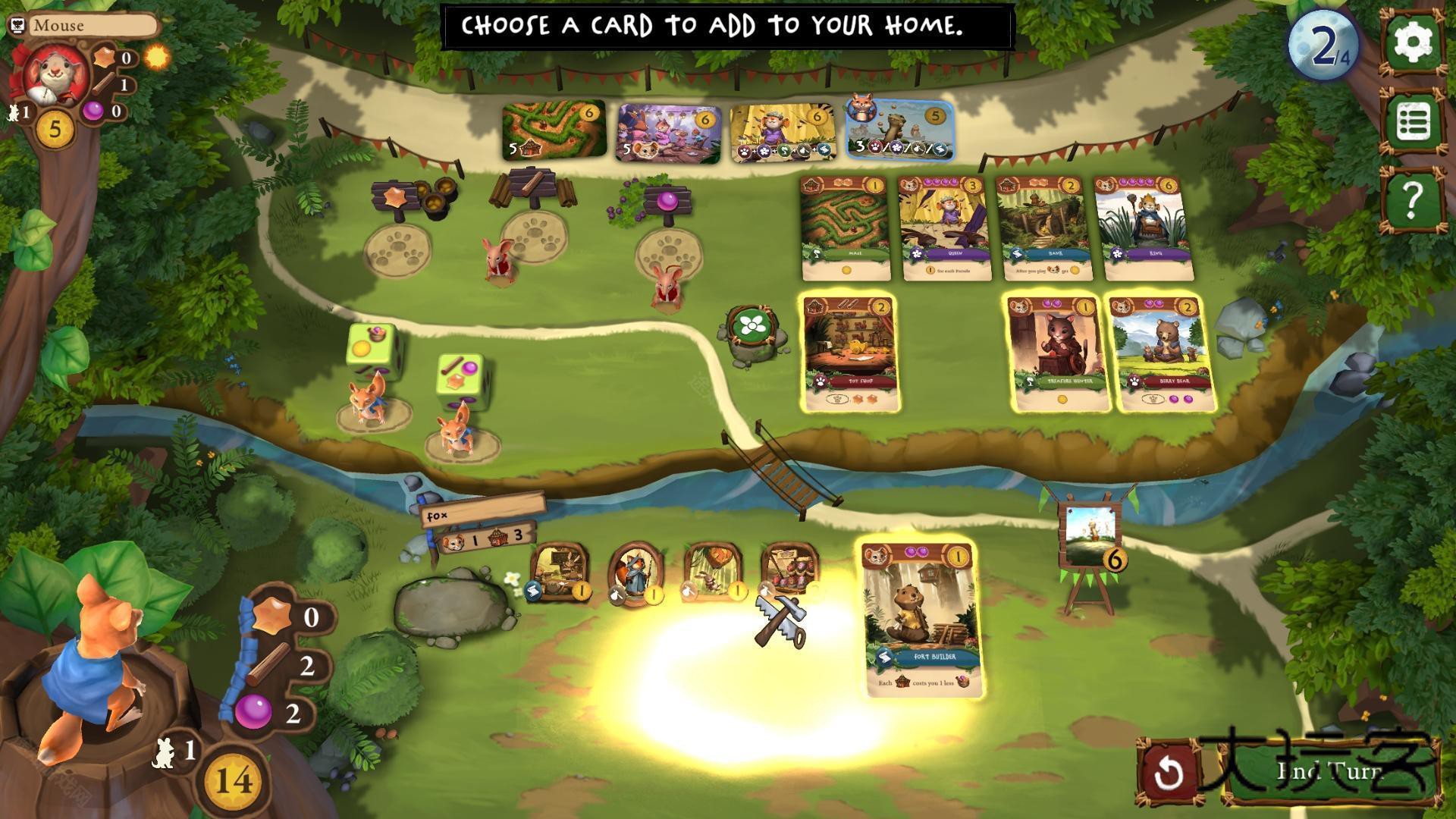Choose the Berry Bear card
This screenshot has height=819, width=1456.
pyautogui.click(x=1160, y=354)
